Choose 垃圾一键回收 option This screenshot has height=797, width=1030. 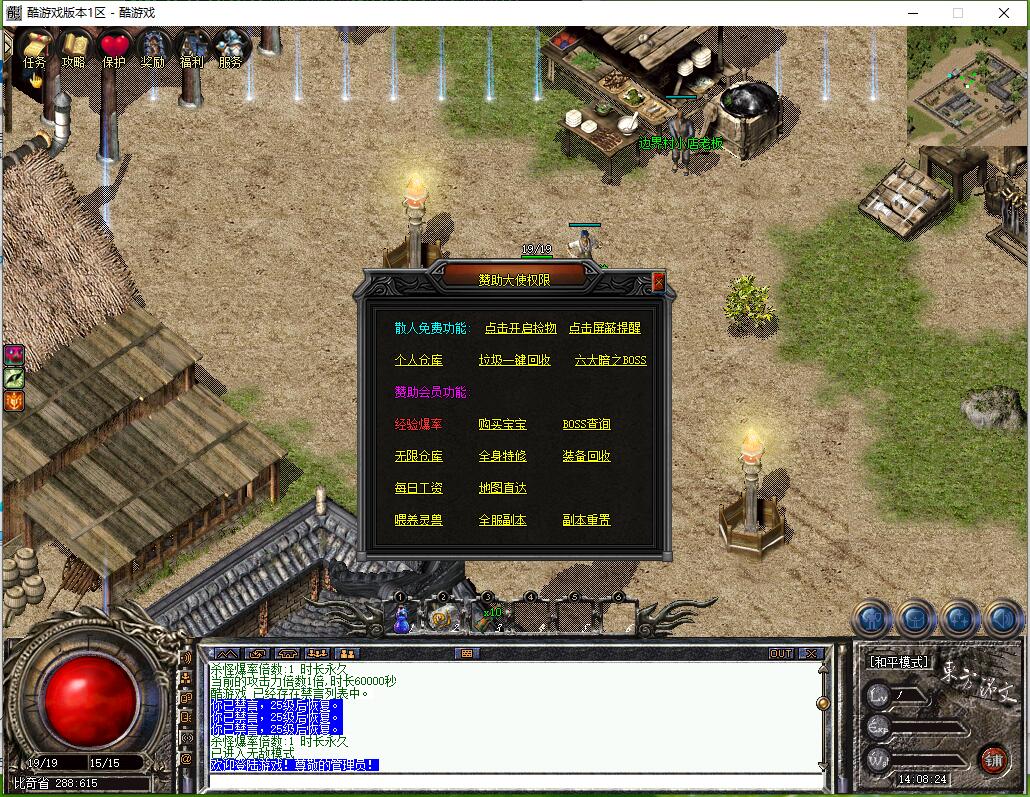click(514, 360)
